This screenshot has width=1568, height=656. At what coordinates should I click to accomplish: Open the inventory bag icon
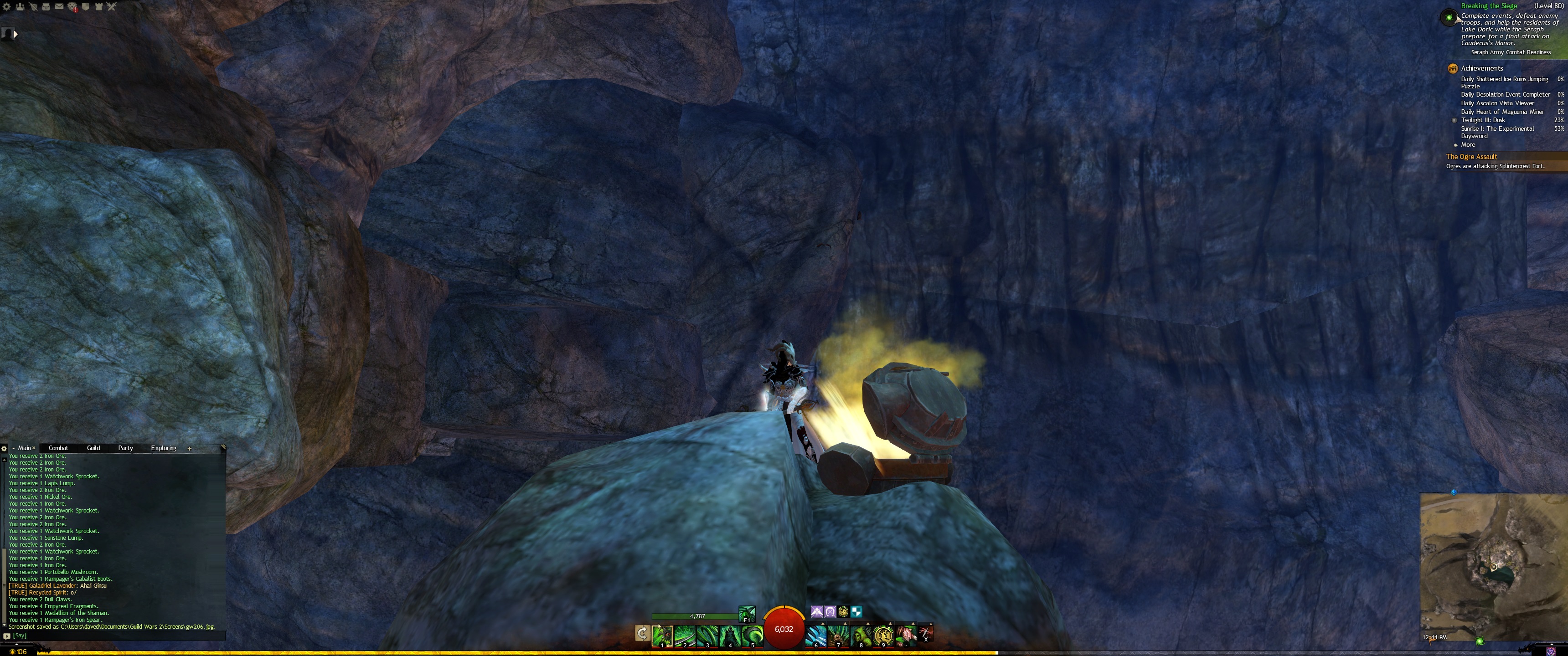pos(46,7)
